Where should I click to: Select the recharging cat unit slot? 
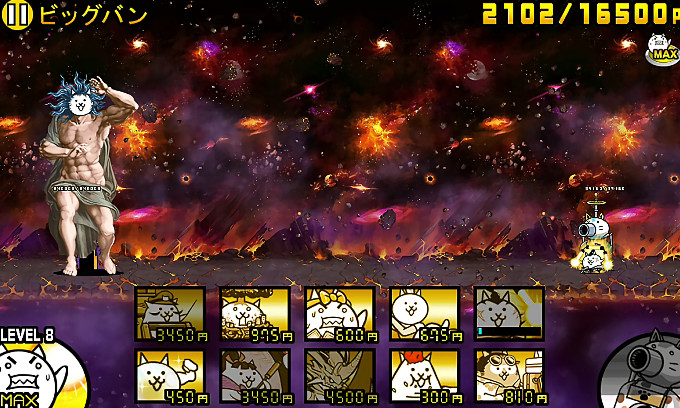[x=509, y=314]
